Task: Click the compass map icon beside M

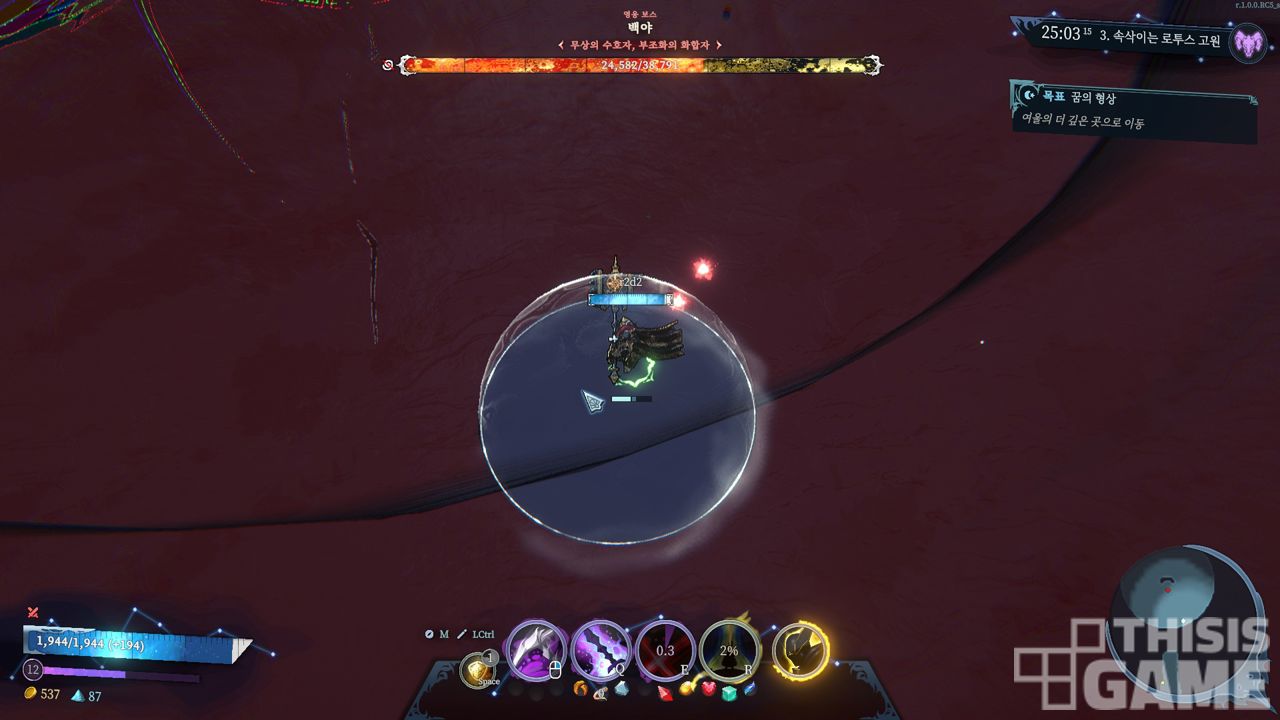Action: [429, 634]
